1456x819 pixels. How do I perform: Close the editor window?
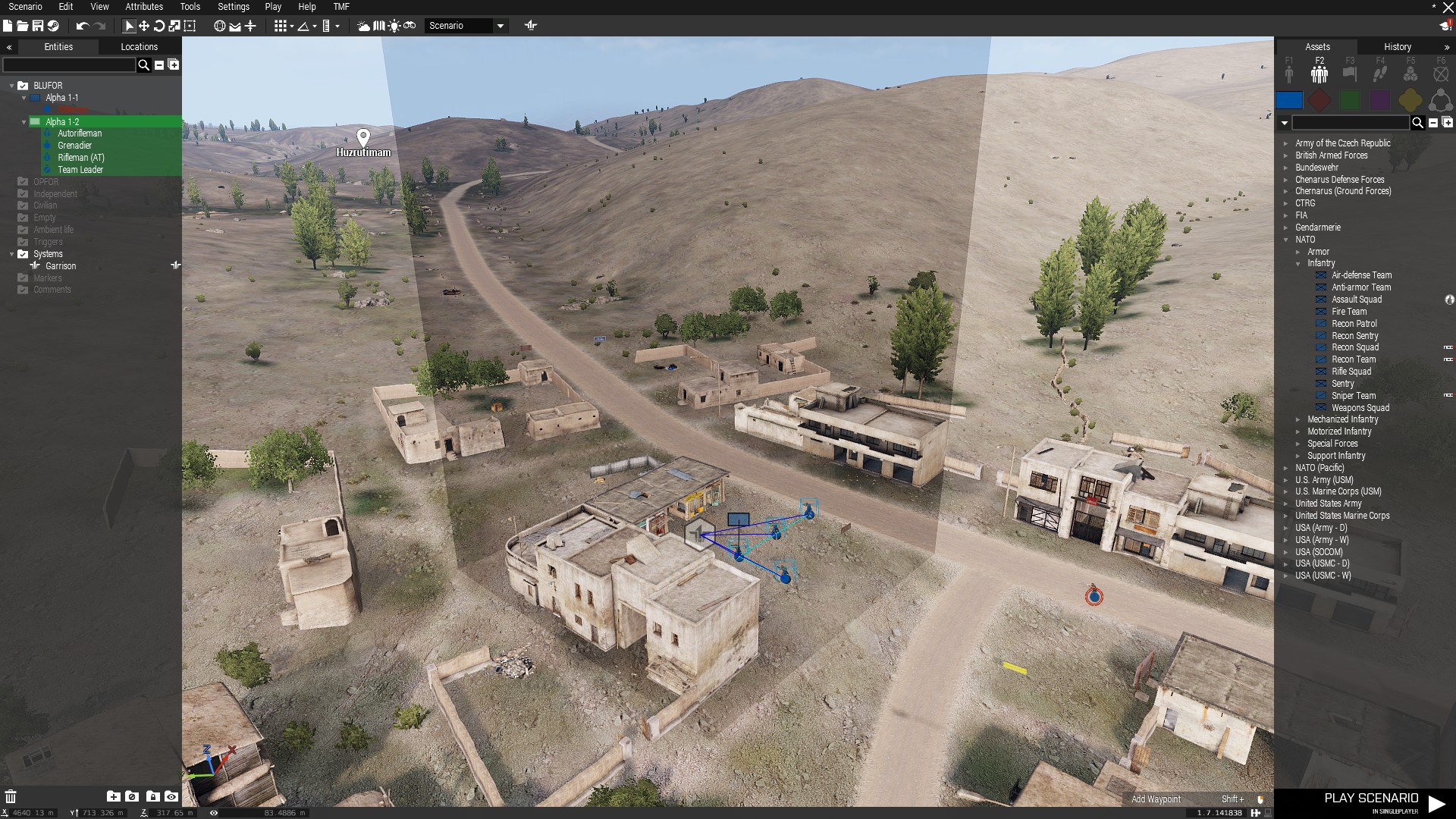(x=1448, y=8)
